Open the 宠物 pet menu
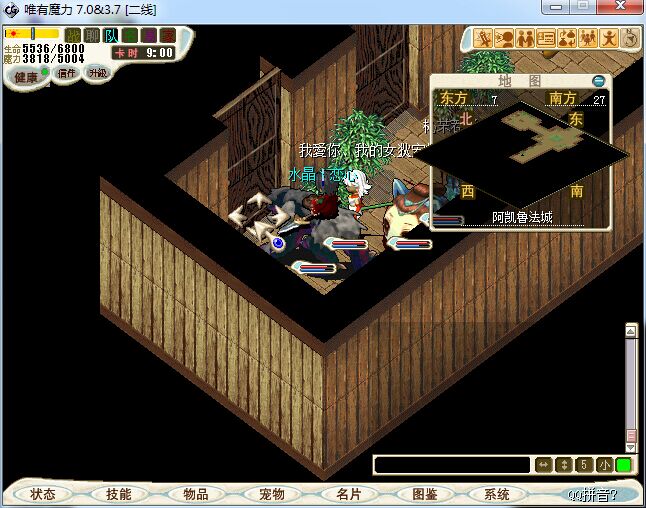646x508 pixels. click(x=272, y=494)
